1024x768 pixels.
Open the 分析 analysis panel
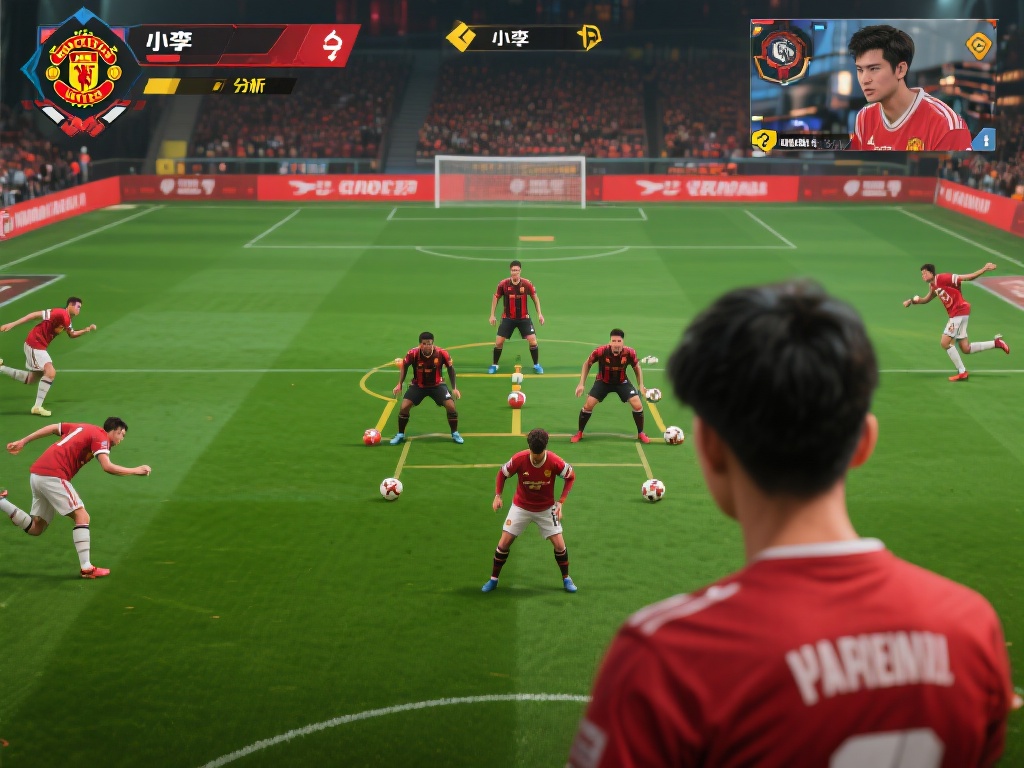tap(248, 86)
